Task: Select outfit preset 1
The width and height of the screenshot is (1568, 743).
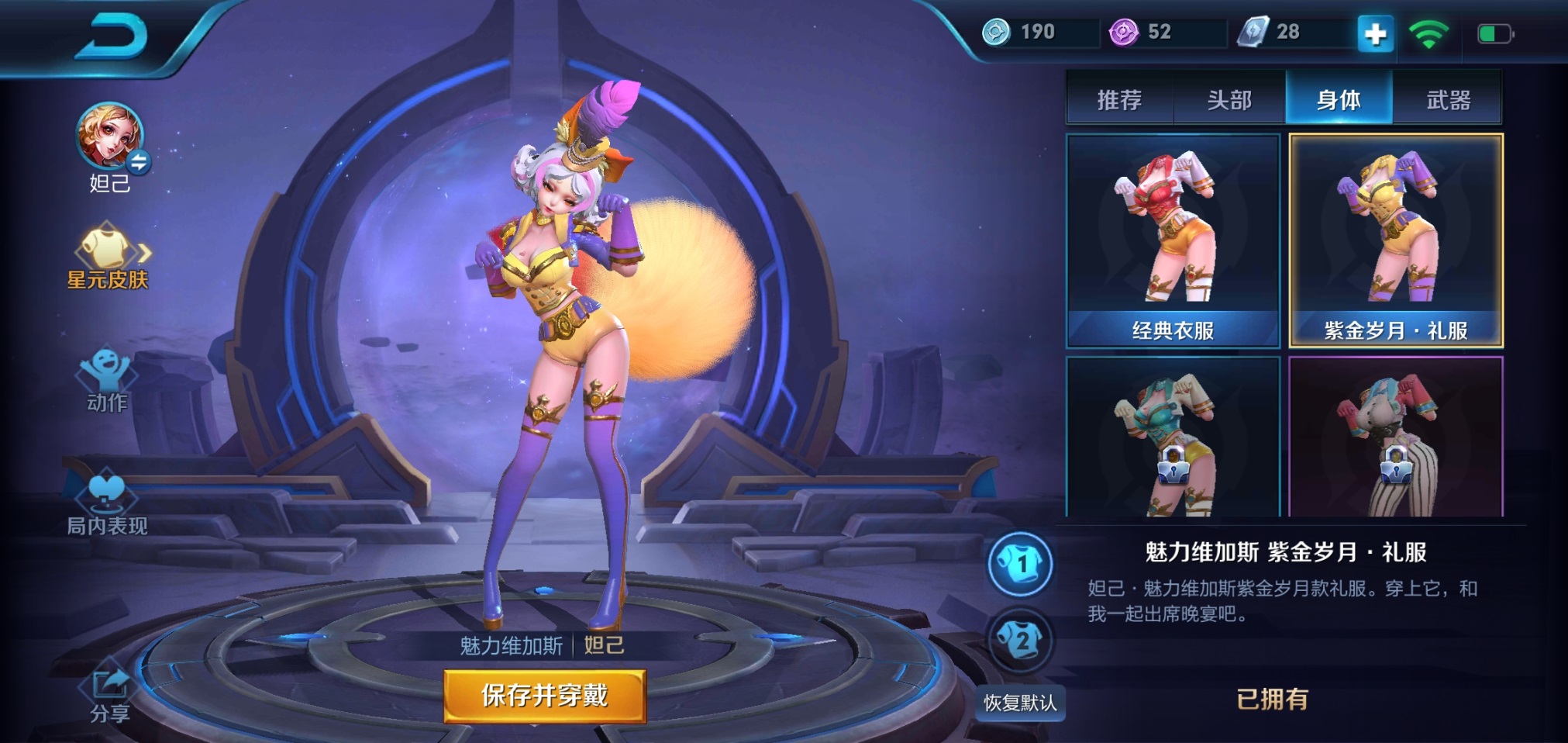Action: pyautogui.click(x=1020, y=564)
